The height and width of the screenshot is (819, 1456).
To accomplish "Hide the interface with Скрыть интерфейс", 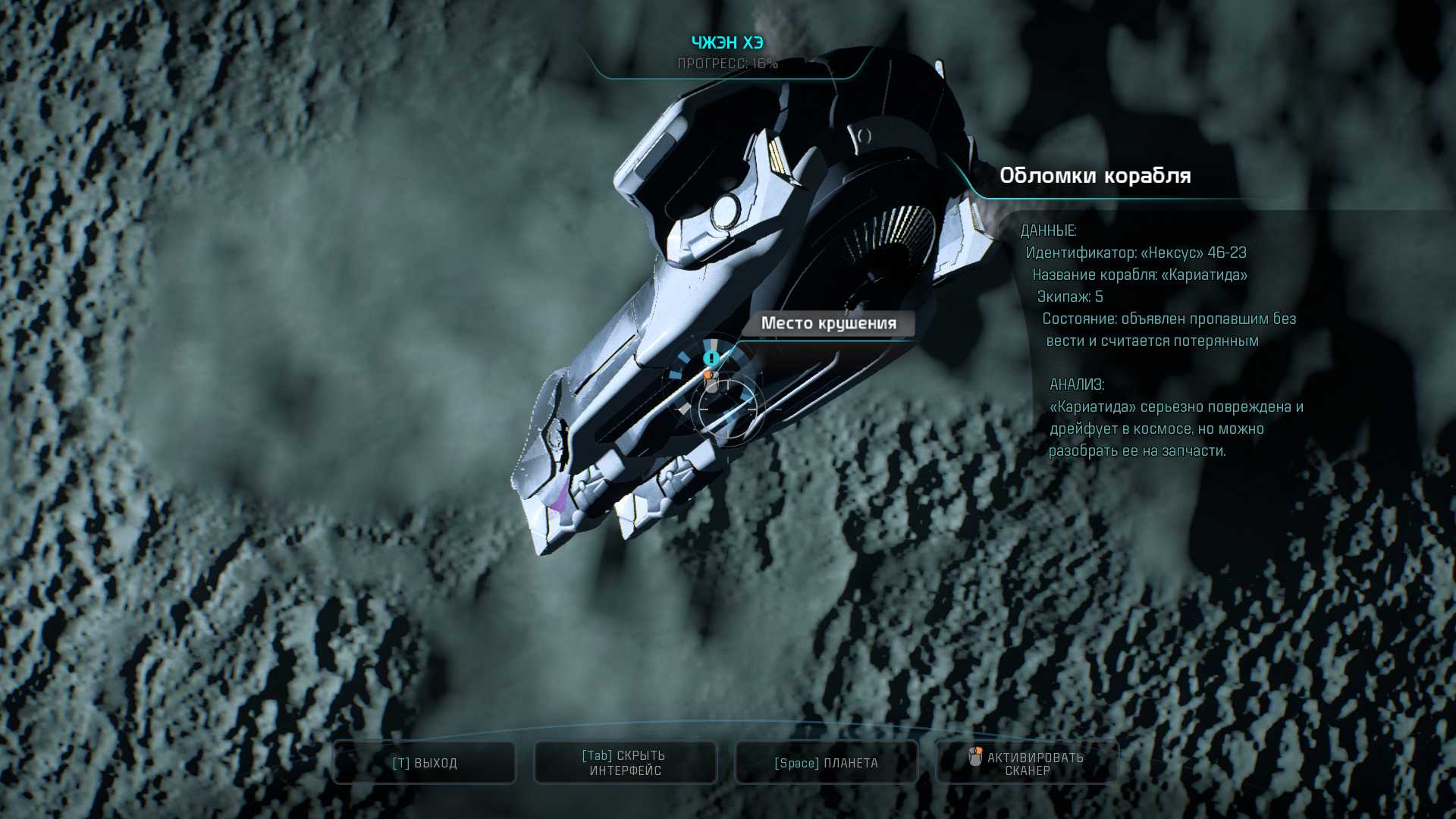I will [x=625, y=763].
